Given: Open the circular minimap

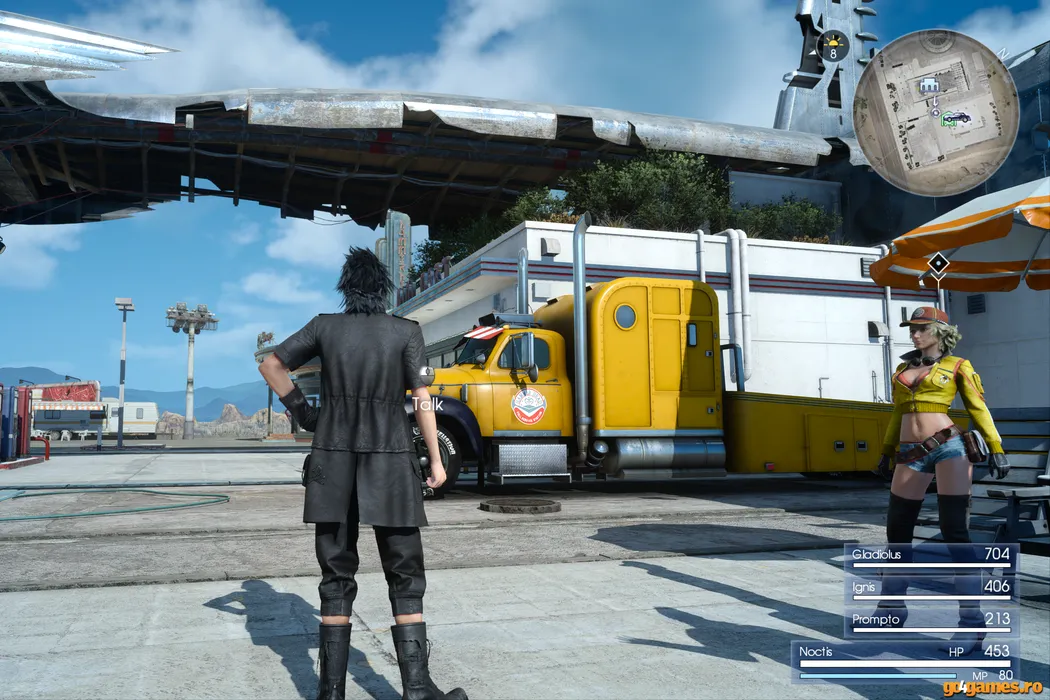Looking at the screenshot, I should click(x=935, y=112).
